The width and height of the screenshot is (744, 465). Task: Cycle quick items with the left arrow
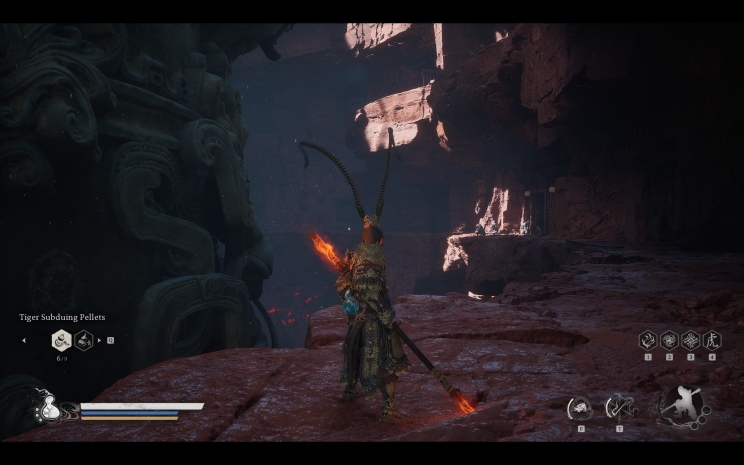tap(25, 341)
